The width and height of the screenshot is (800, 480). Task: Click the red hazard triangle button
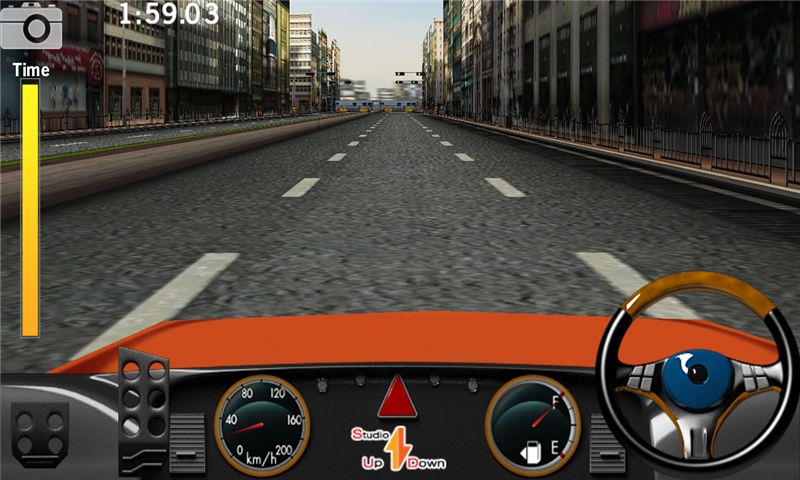[397, 398]
